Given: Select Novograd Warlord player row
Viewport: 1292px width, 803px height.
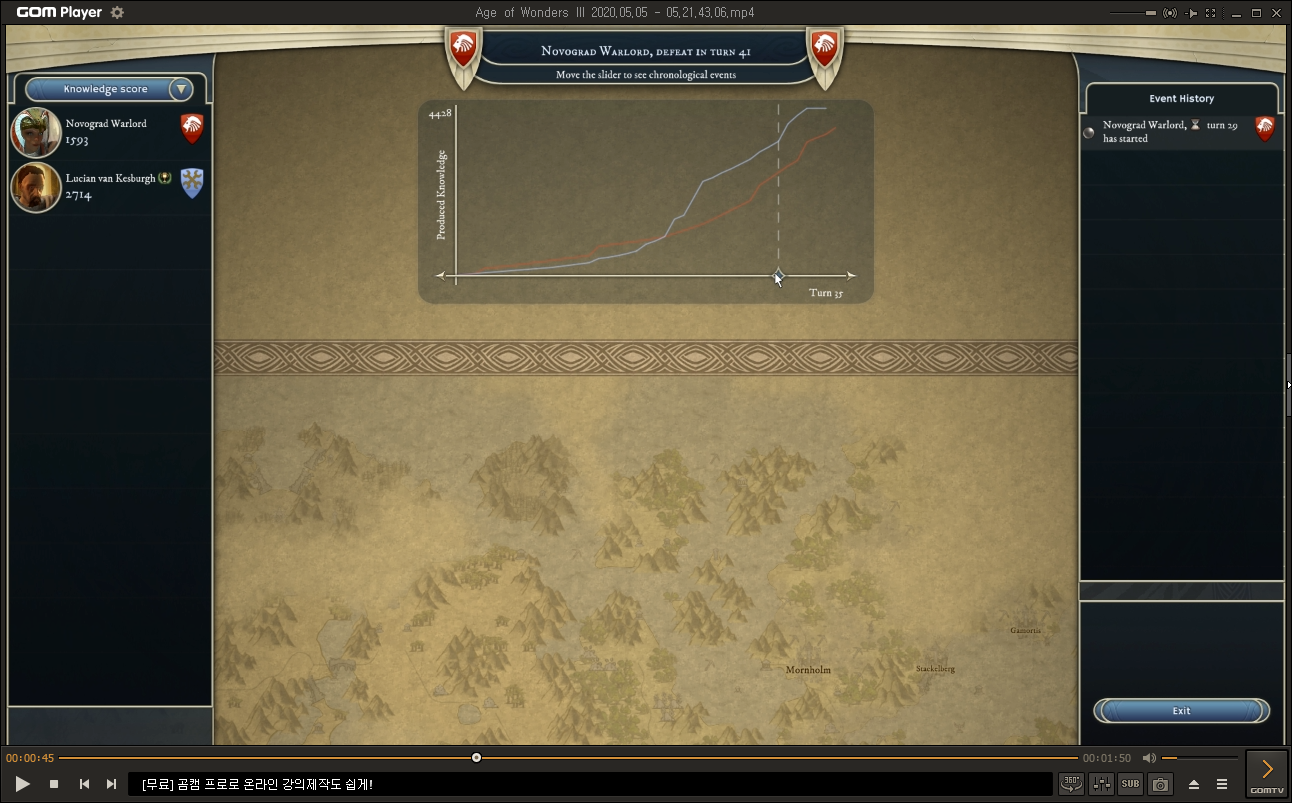Looking at the screenshot, I should click(108, 132).
